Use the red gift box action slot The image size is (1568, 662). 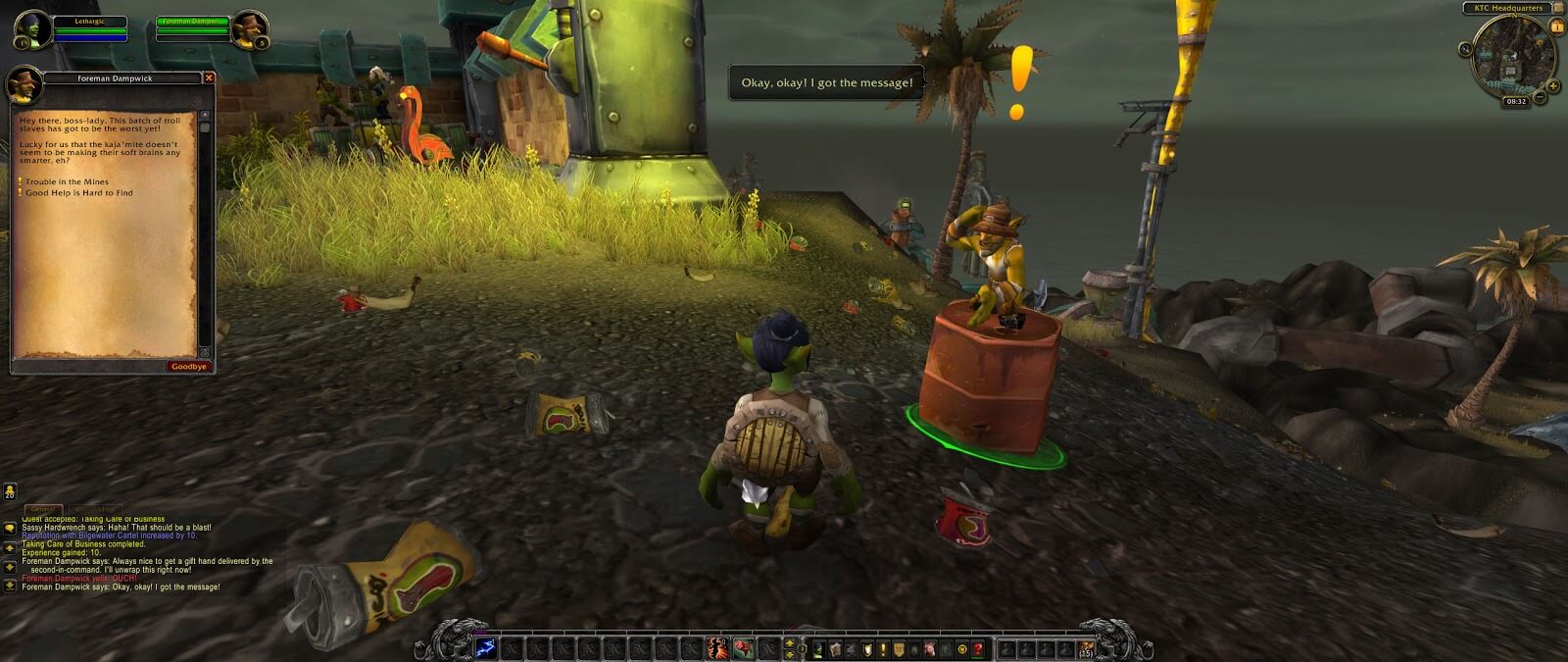point(741,648)
